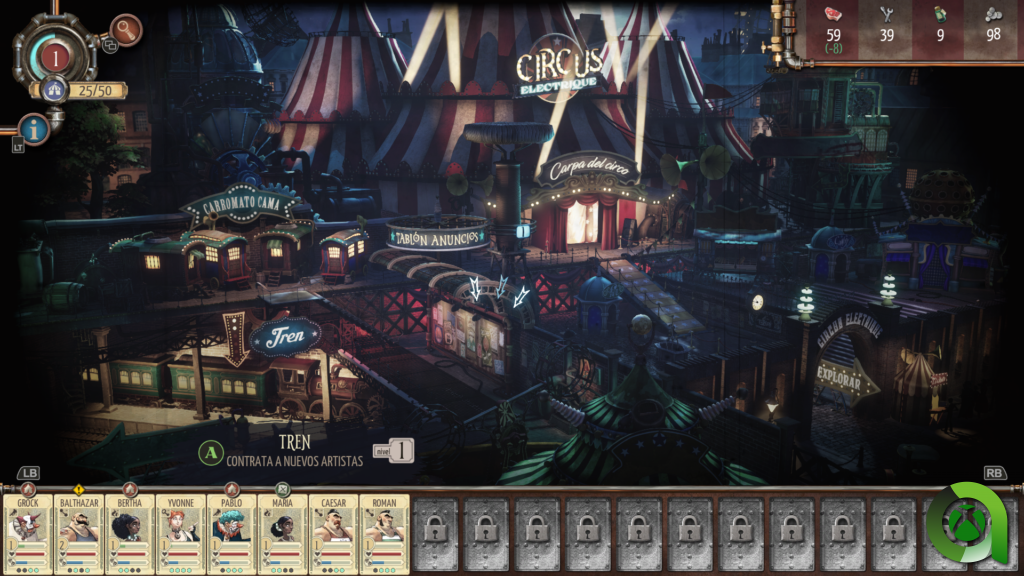This screenshot has width=1024, height=576.
Task: Select Bertha's character card
Action: 130,534
